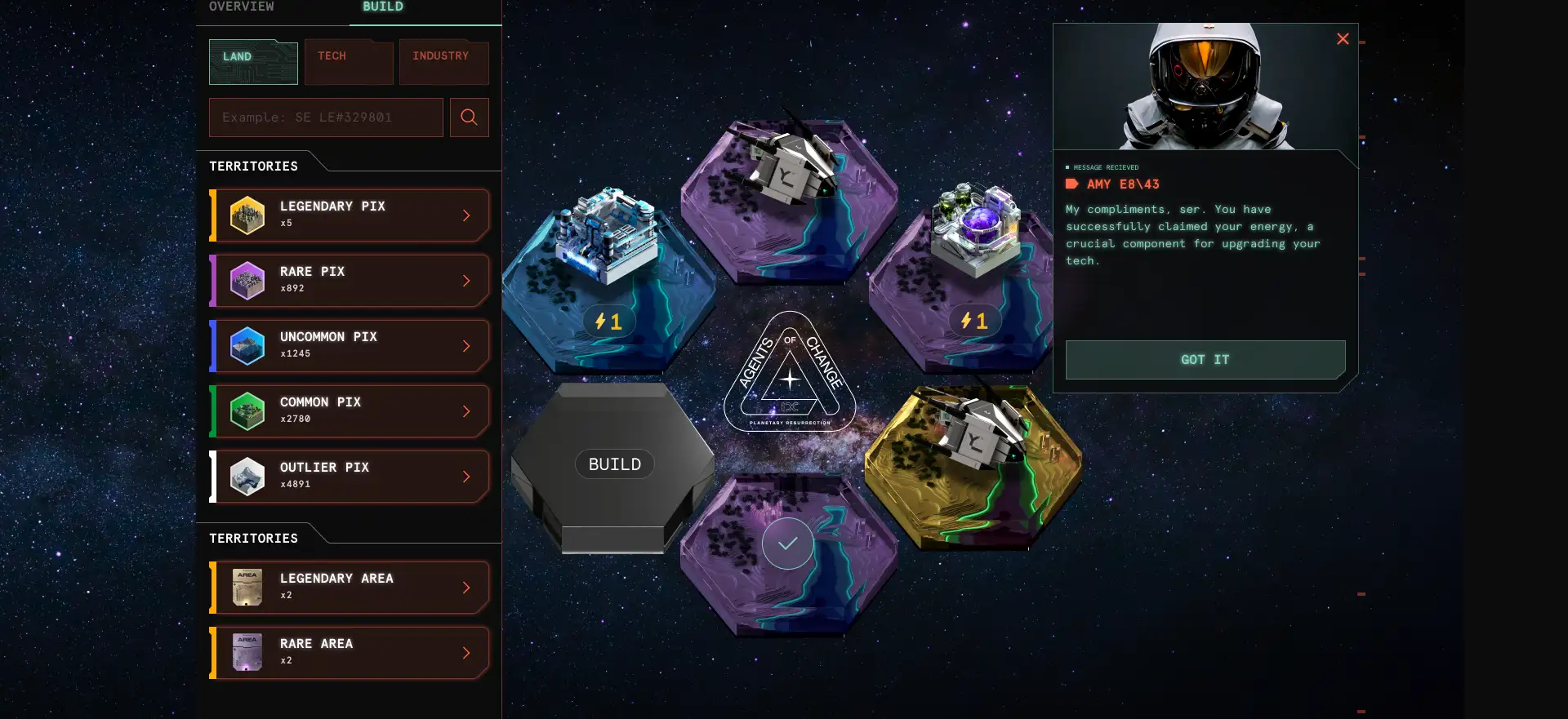Confirm with the Got It button
Viewport: 1568px width, 719px height.
(x=1205, y=360)
